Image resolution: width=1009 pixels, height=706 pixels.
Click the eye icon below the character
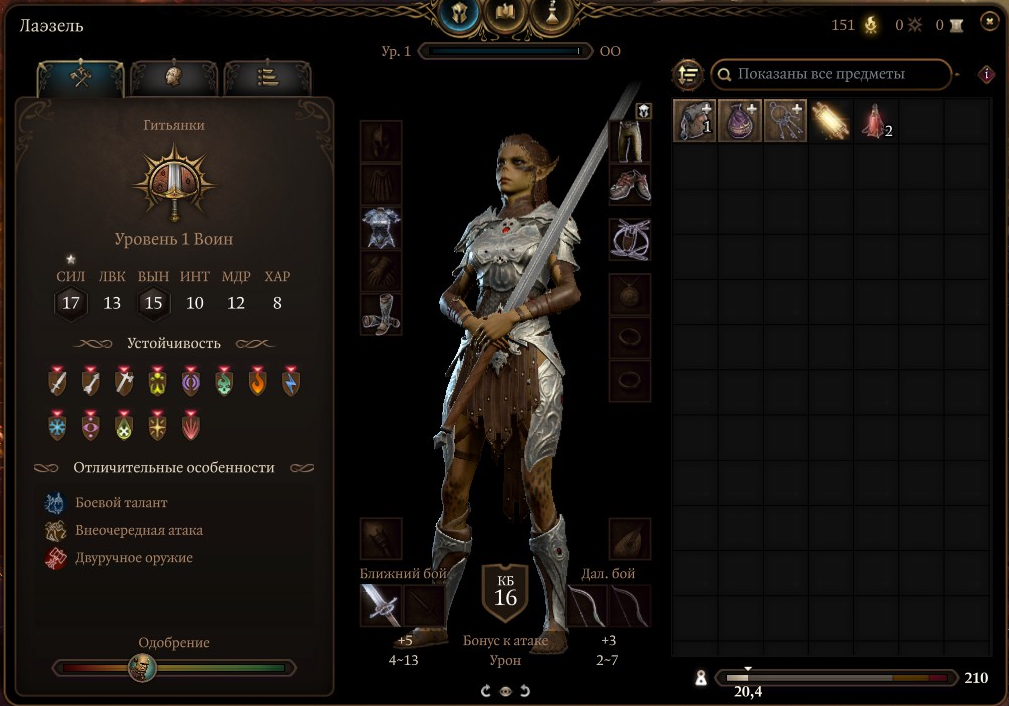pos(505,691)
